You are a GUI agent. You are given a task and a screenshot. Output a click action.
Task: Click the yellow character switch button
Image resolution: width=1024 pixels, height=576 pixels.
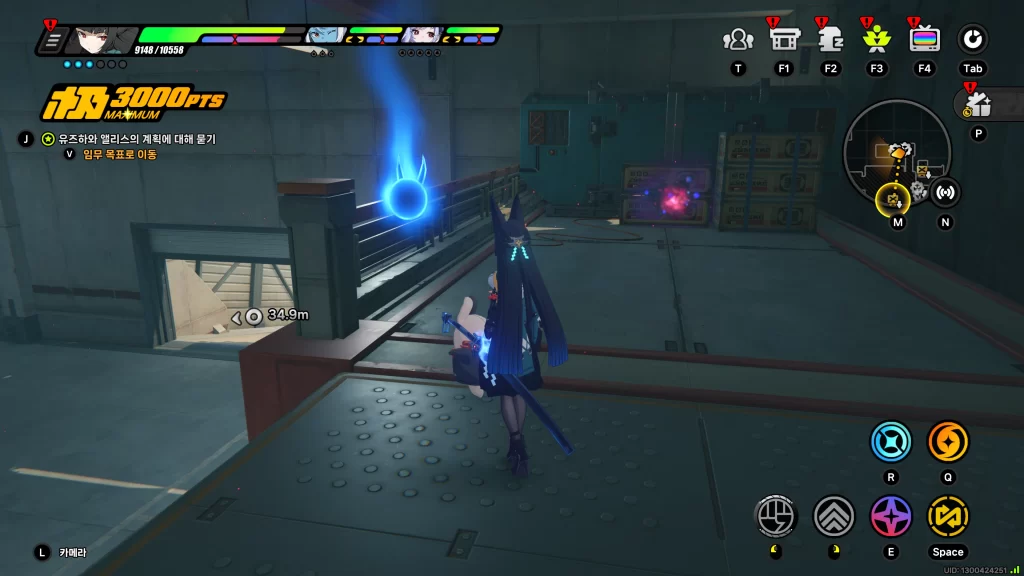click(947, 516)
